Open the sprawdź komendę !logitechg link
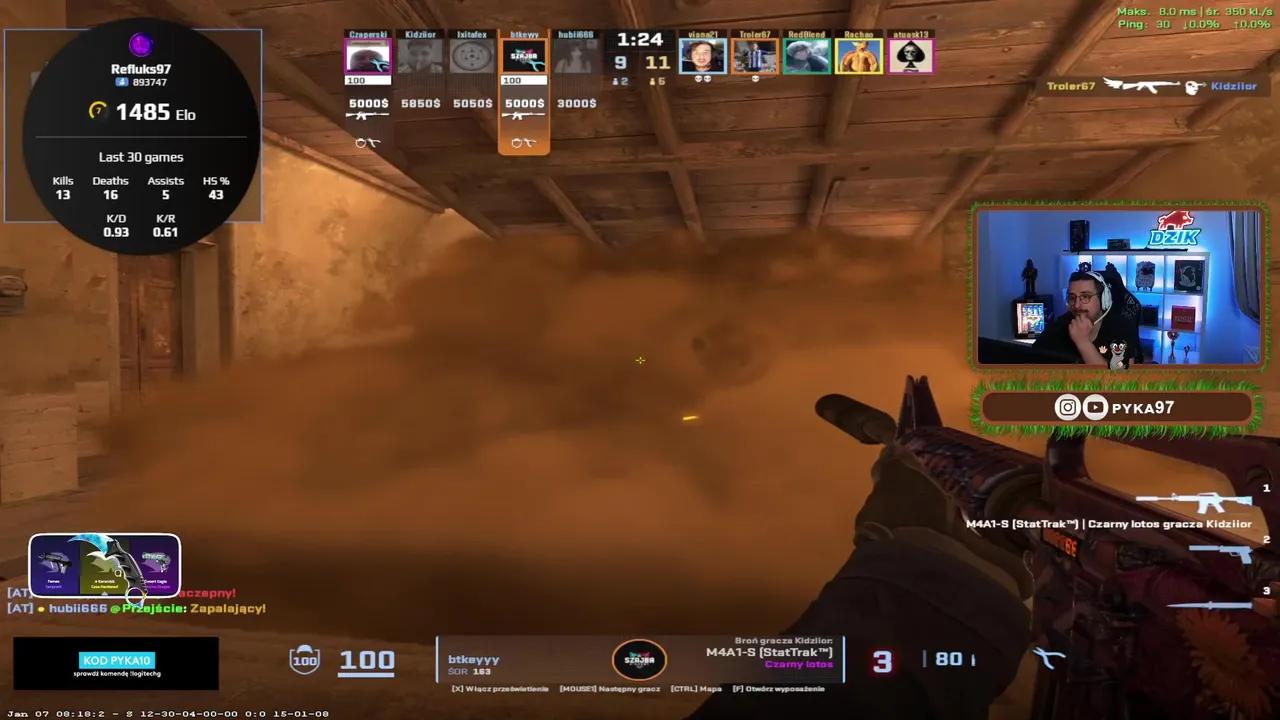The width and height of the screenshot is (1280, 720). [x=117, y=674]
